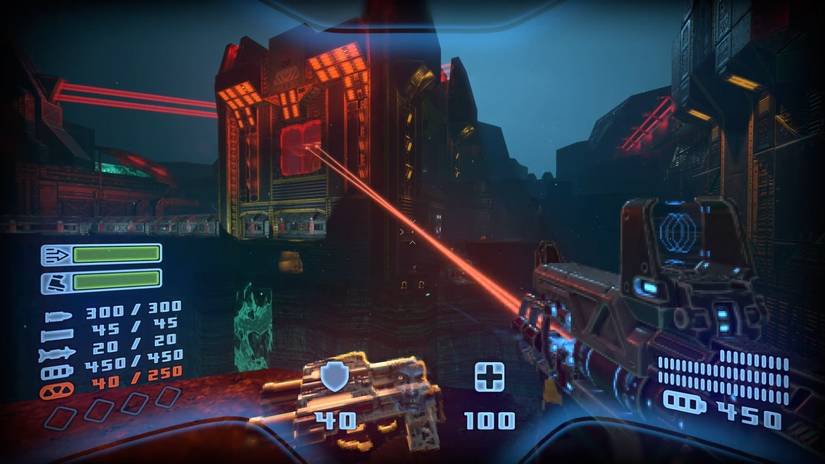Click the armor shield icon

[x=334, y=377]
